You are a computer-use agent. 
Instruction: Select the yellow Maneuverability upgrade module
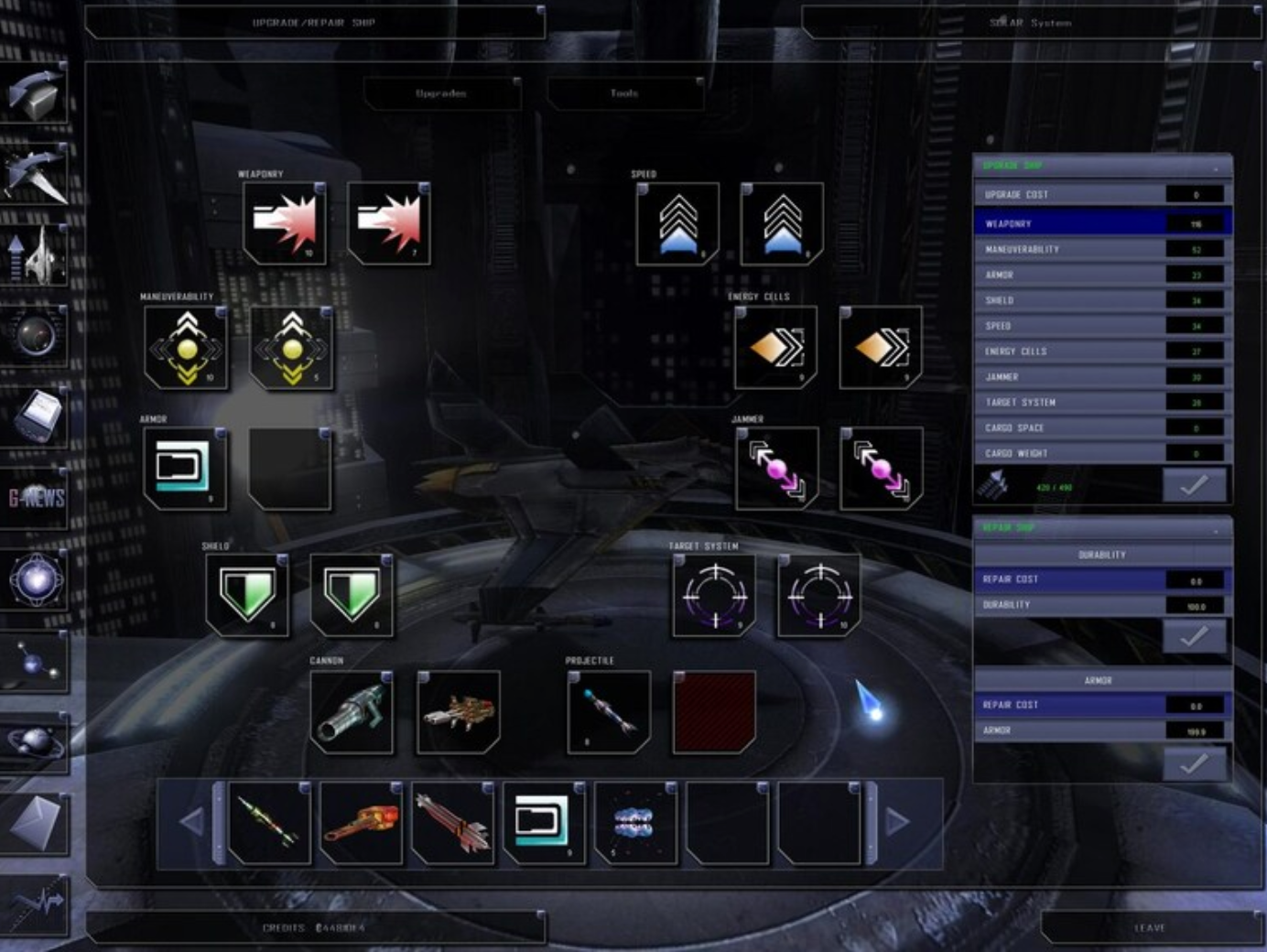click(186, 351)
